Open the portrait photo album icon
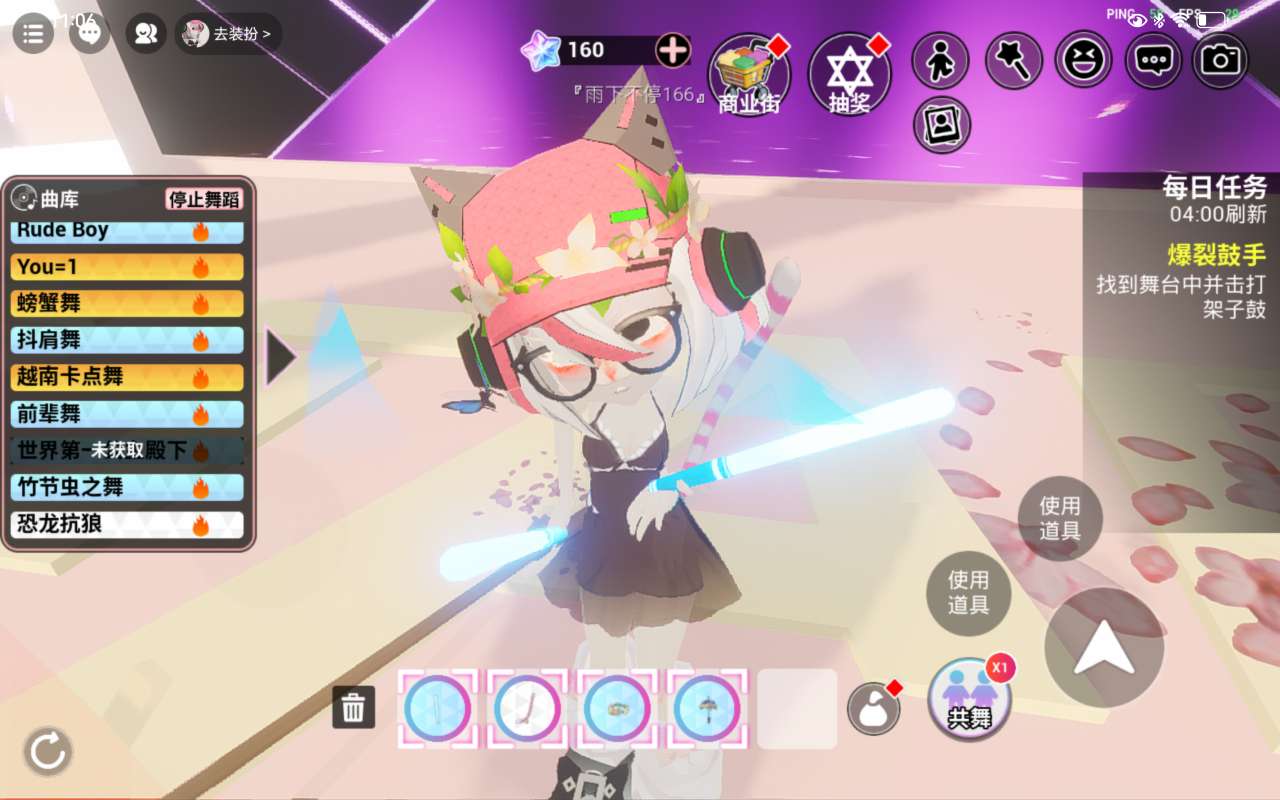This screenshot has height=800, width=1280. pos(941,125)
